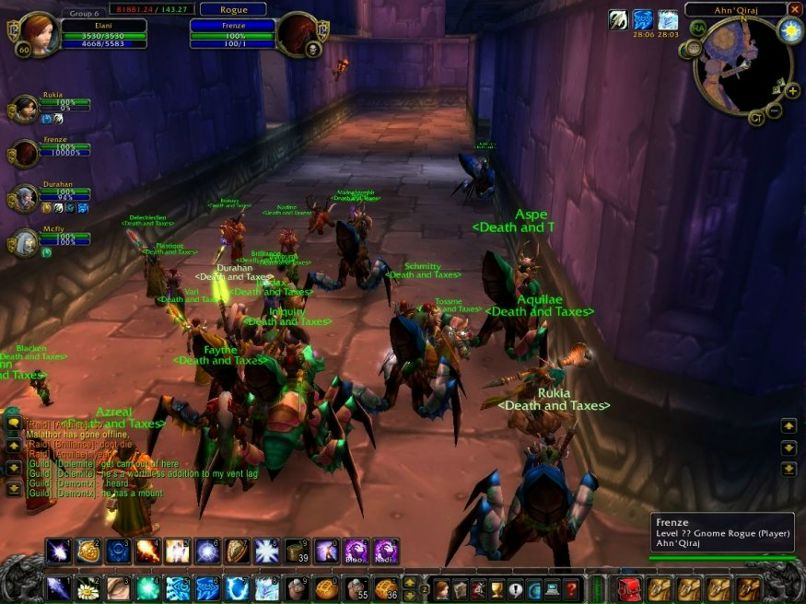Close the minimap with the X button

[795, 9]
